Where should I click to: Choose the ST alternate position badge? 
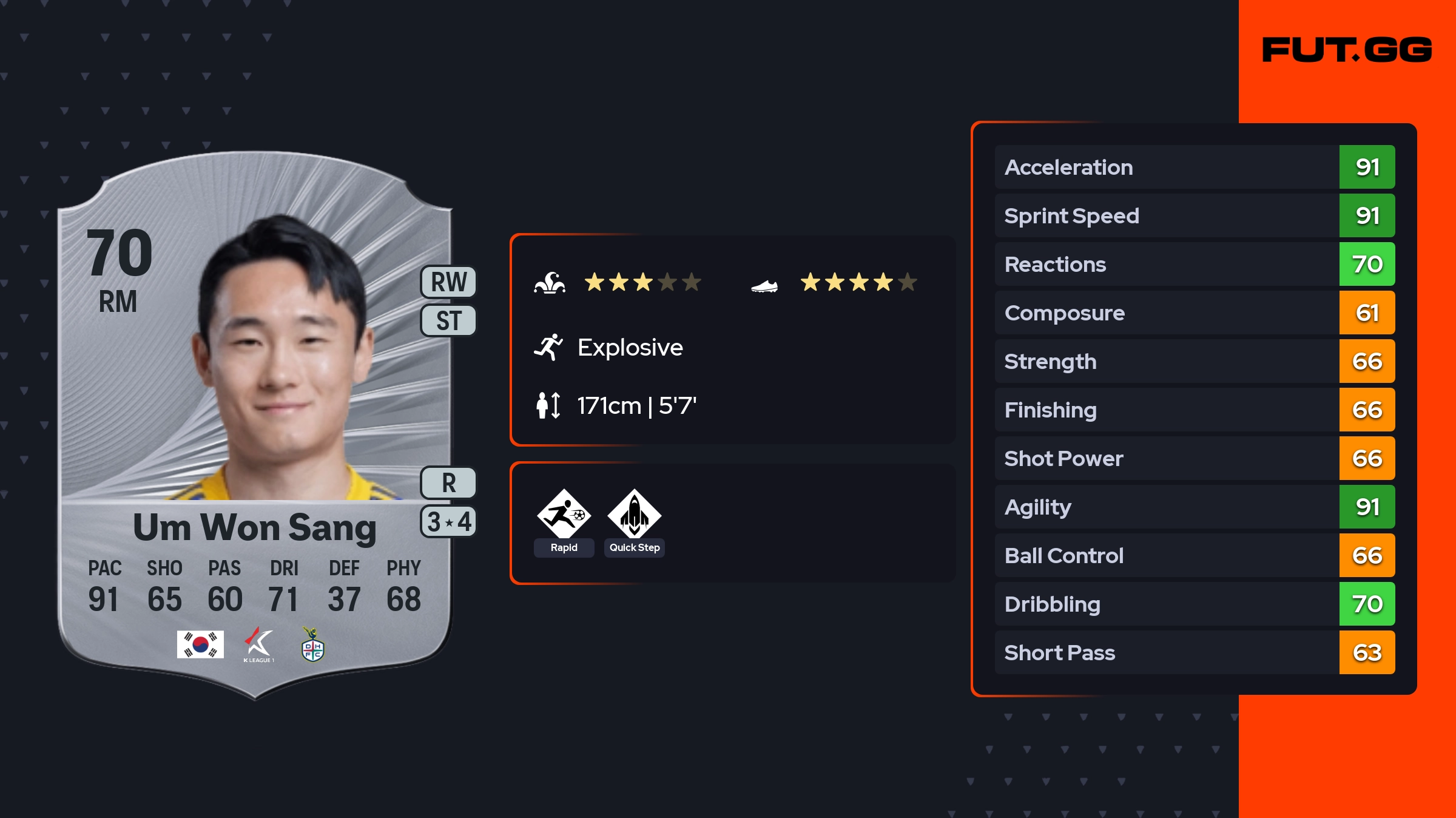[x=448, y=320]
